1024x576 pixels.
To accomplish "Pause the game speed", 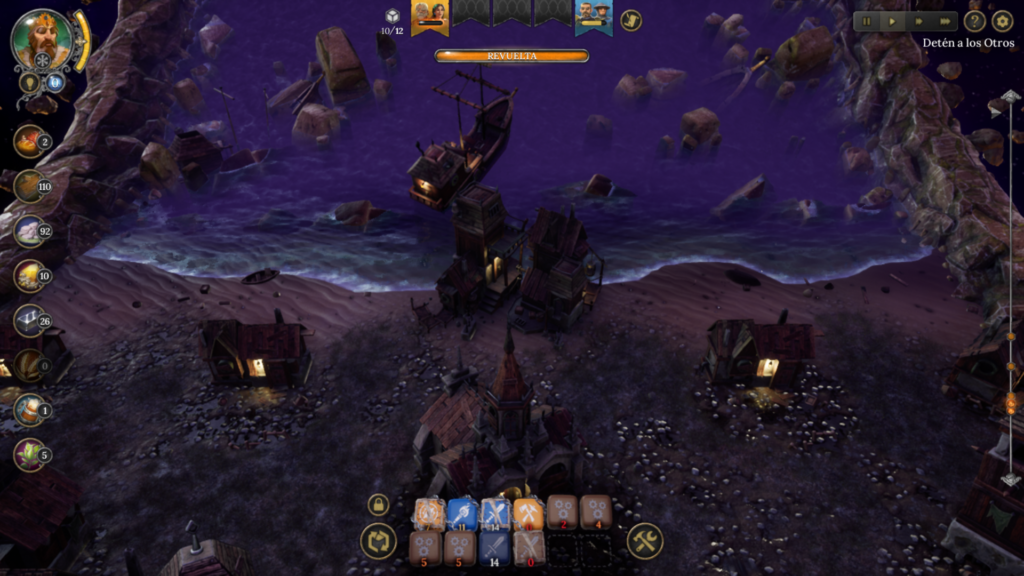I will click(866, 21).
